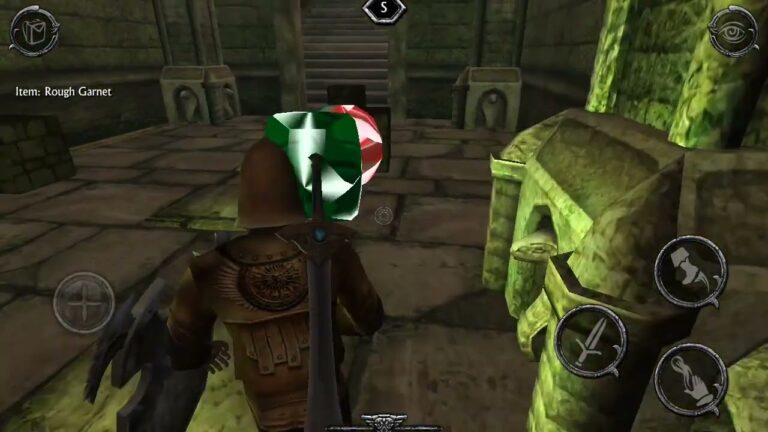
Task: Use the magic hand cast button
Action: [x=690, y=379]
